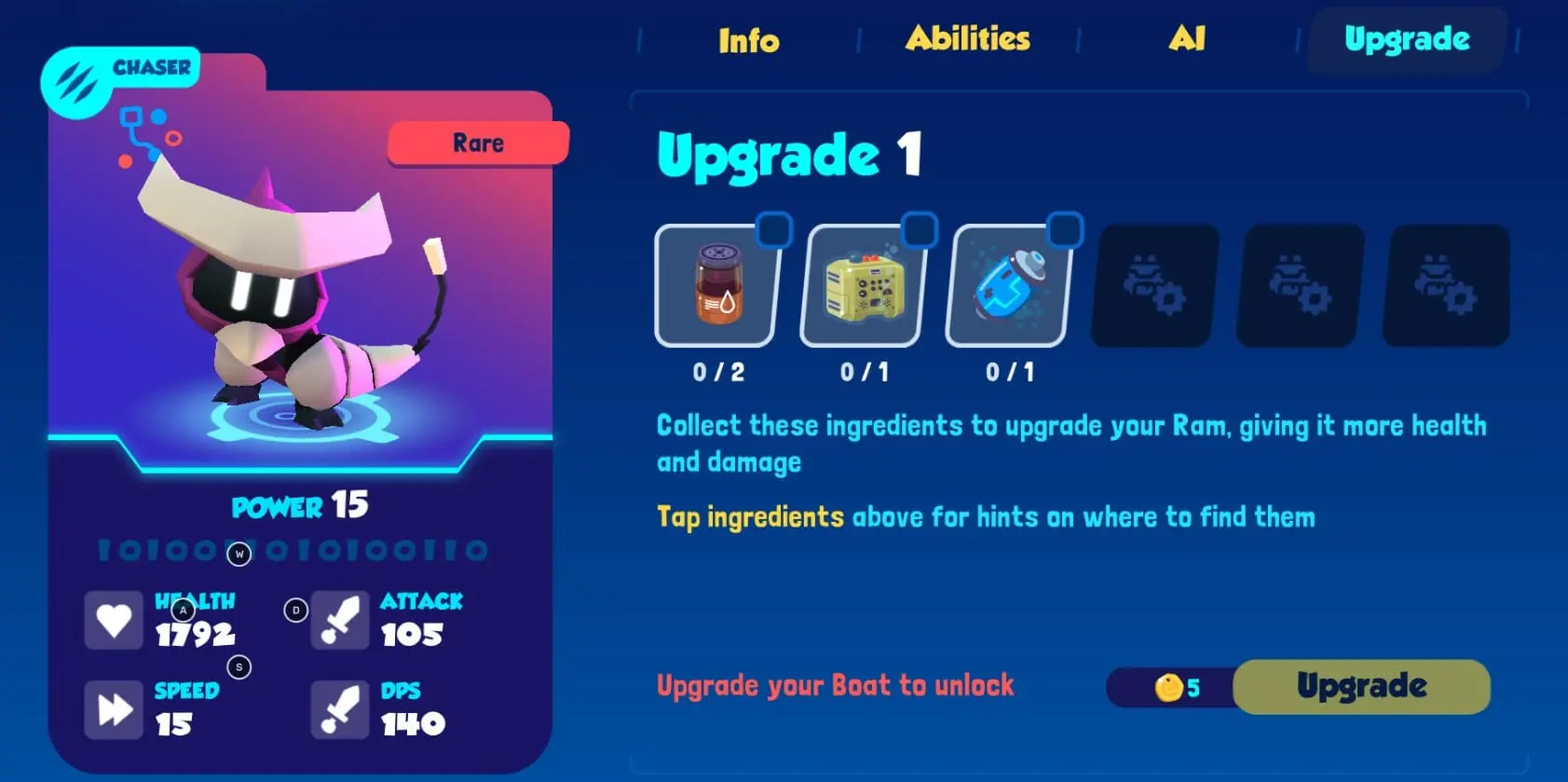Open the AI node diagram icon

[147, 137]
